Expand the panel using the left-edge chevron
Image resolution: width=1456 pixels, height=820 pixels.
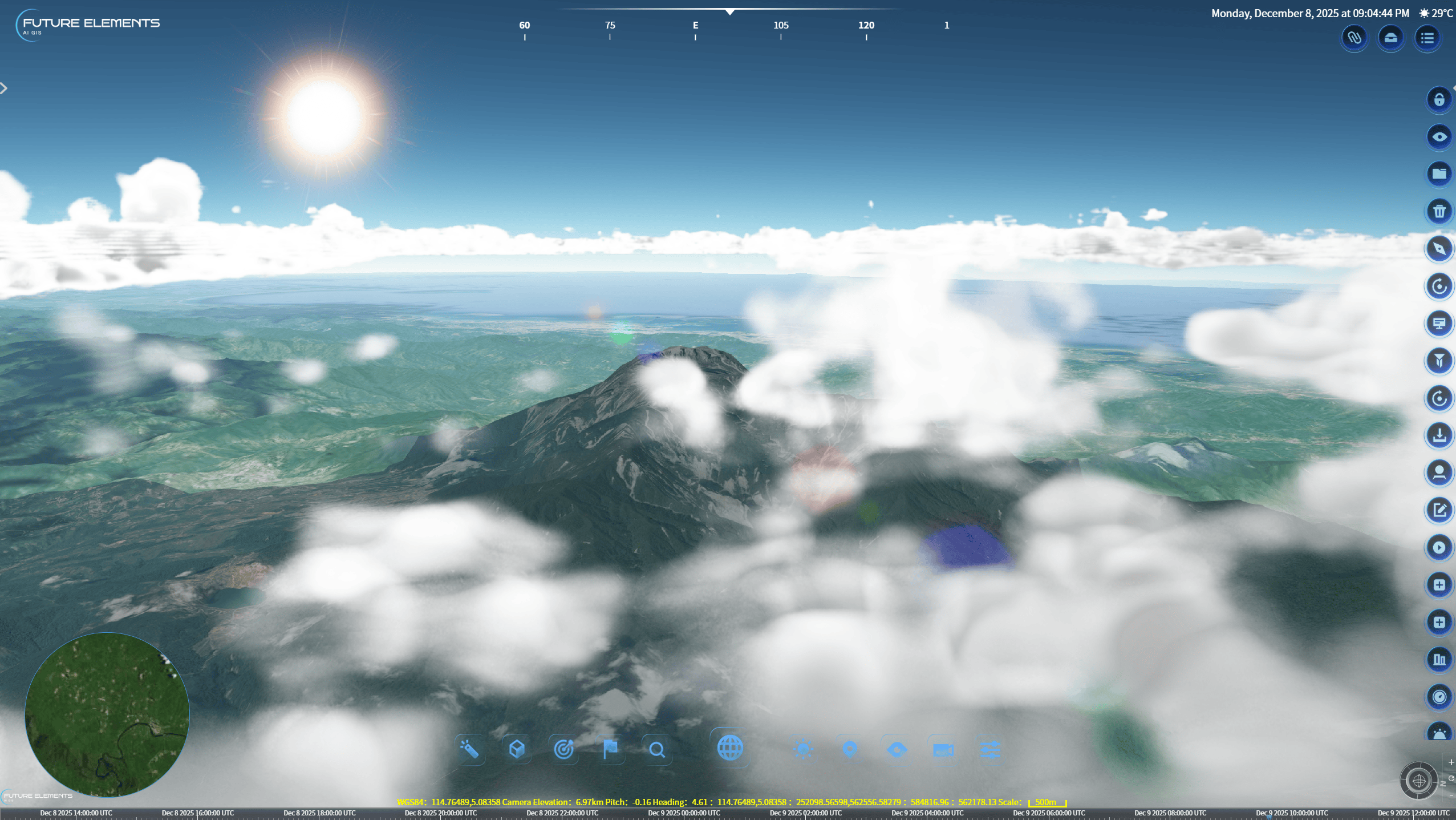(5, 88)
